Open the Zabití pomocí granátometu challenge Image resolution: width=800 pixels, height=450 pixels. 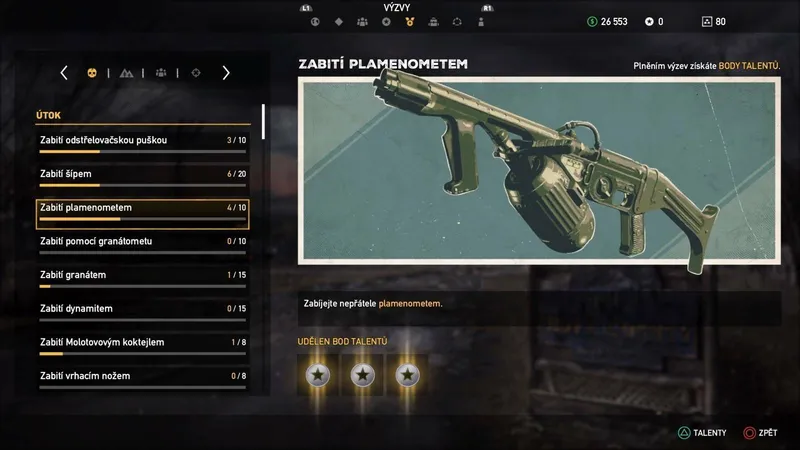(x=142, y=242)
